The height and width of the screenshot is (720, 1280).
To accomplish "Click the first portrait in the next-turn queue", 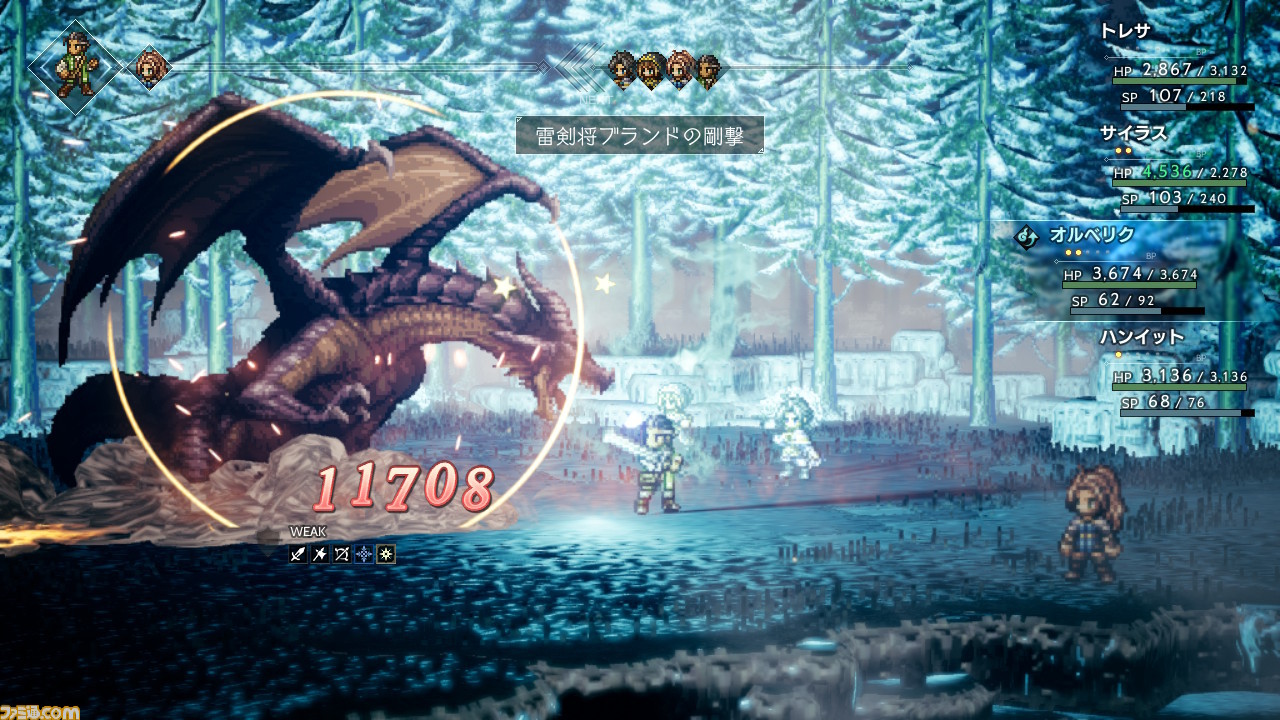I will (x=623, y=69).
